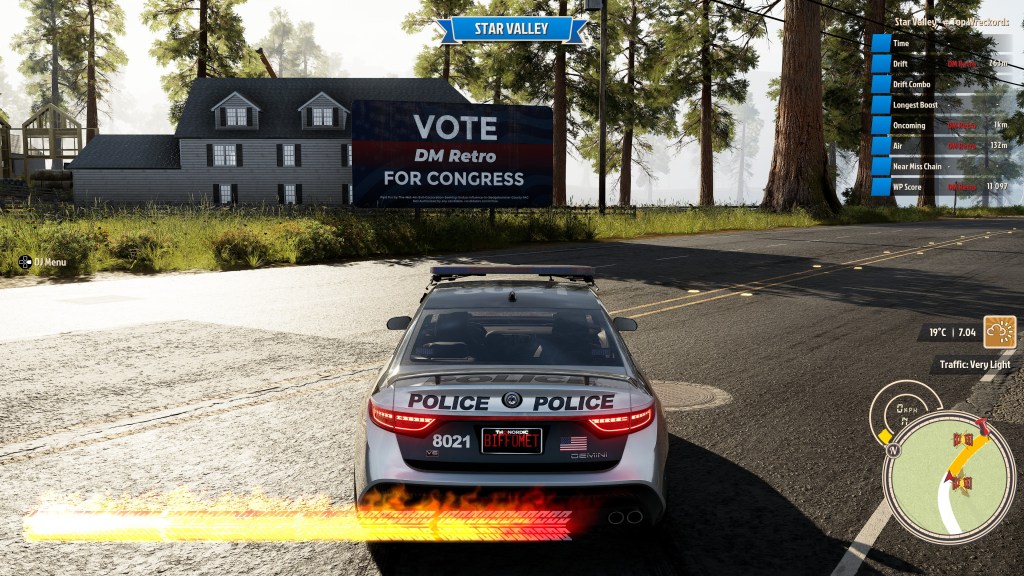
Task: Click the Star Valley location banner
Action: pyautogui.click(x=511, y=29)
